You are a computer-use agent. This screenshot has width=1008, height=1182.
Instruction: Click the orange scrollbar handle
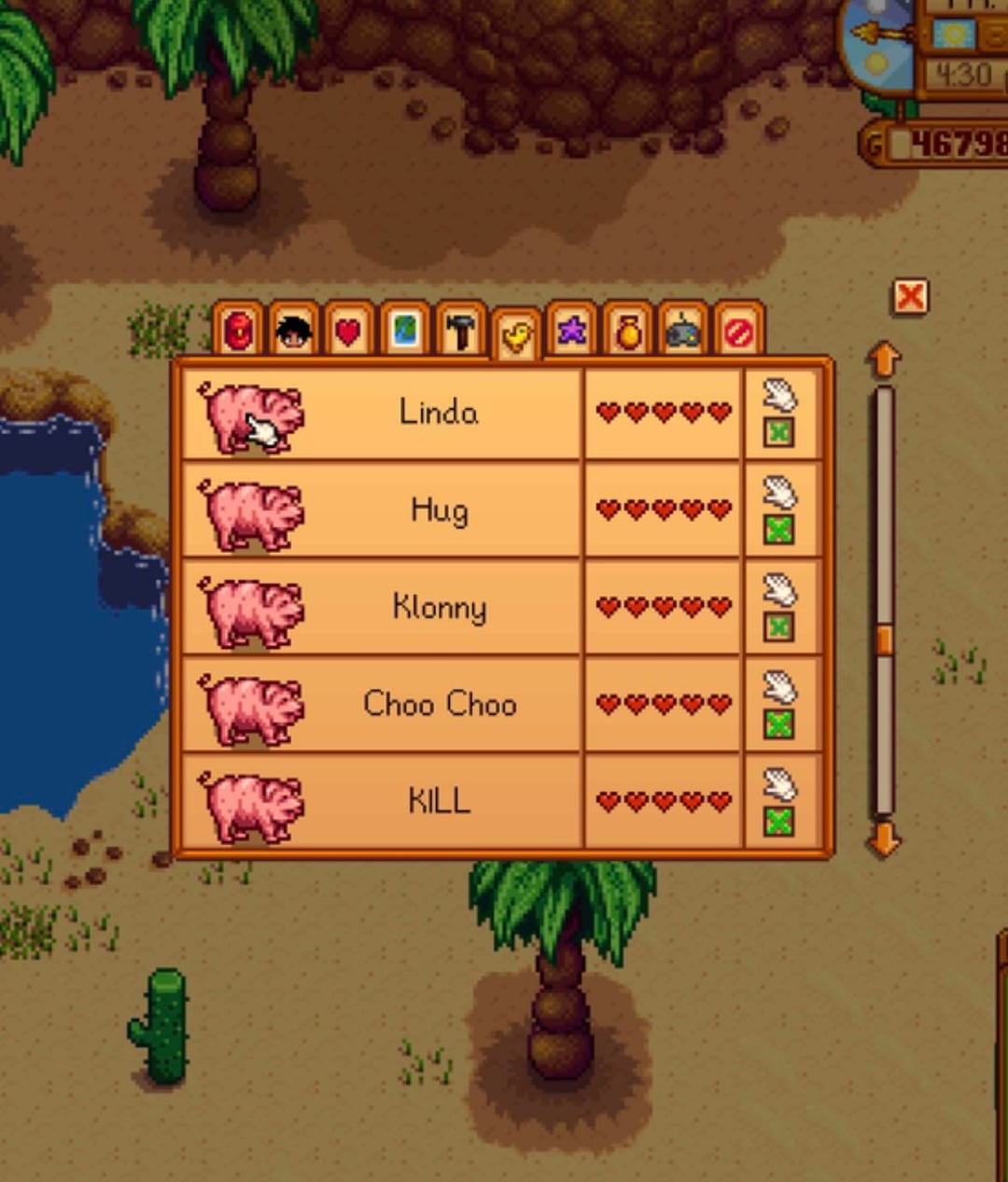tap(884, 640)
